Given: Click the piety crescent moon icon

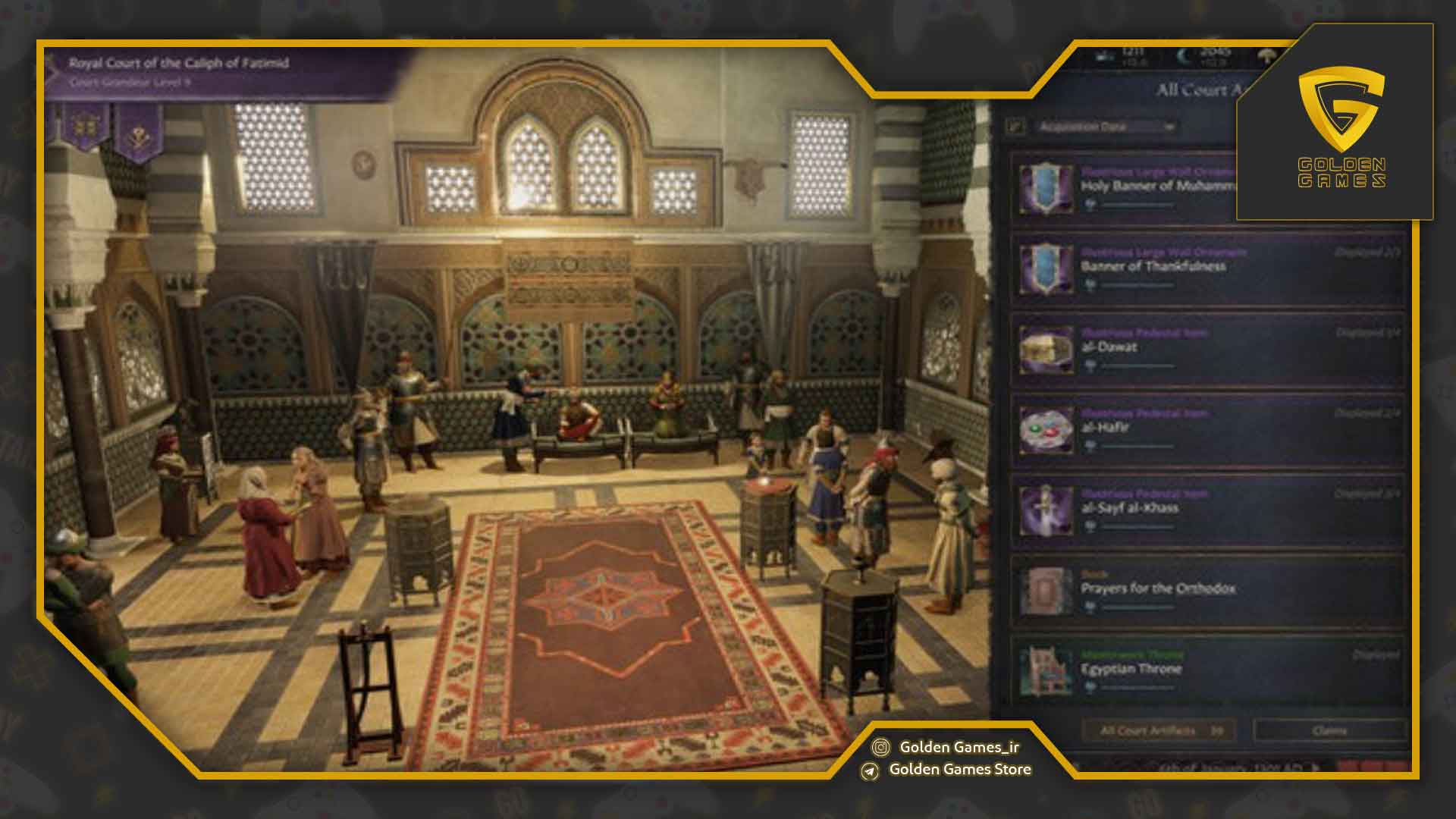Looking at the screenshot, I should point(1181,55).
